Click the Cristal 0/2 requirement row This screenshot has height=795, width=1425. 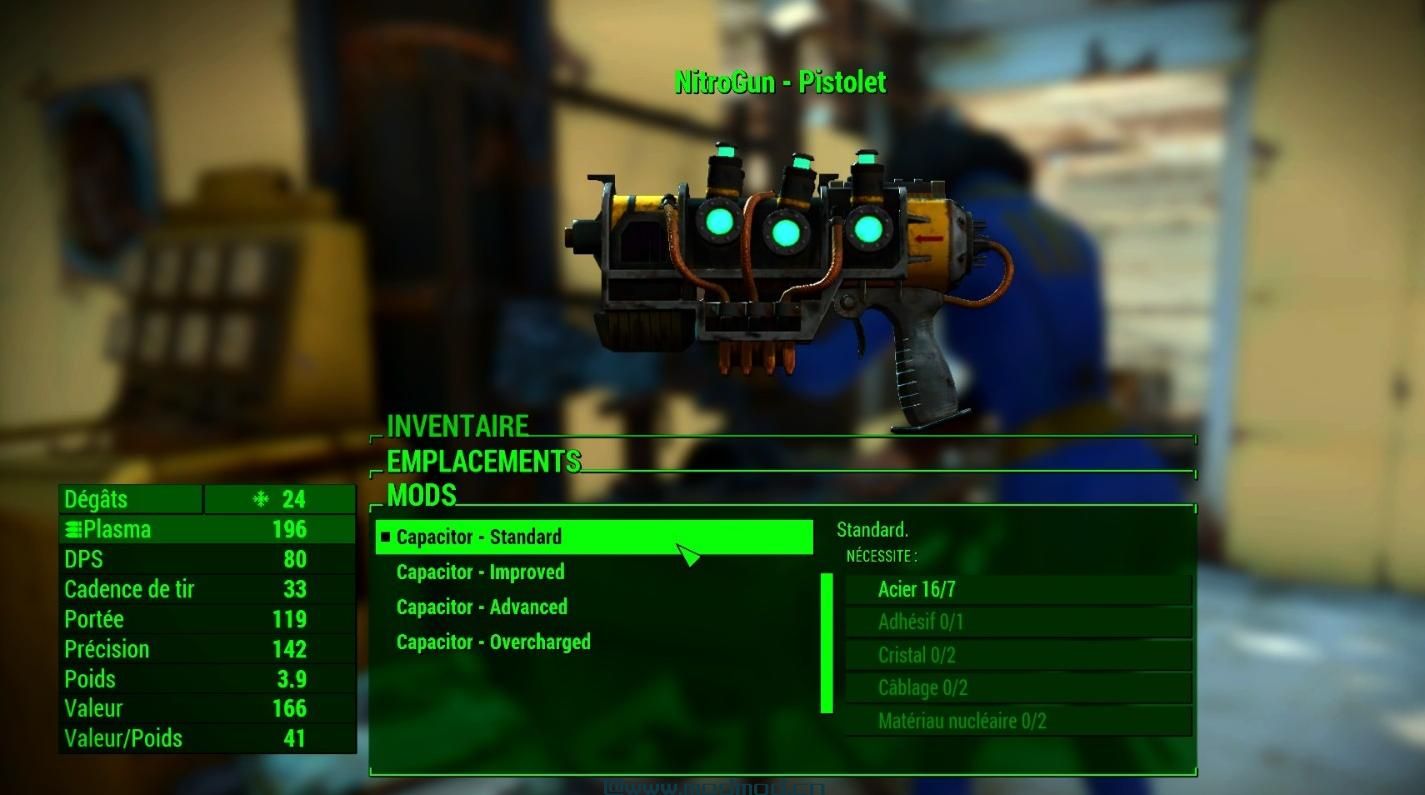point(1018,655)
